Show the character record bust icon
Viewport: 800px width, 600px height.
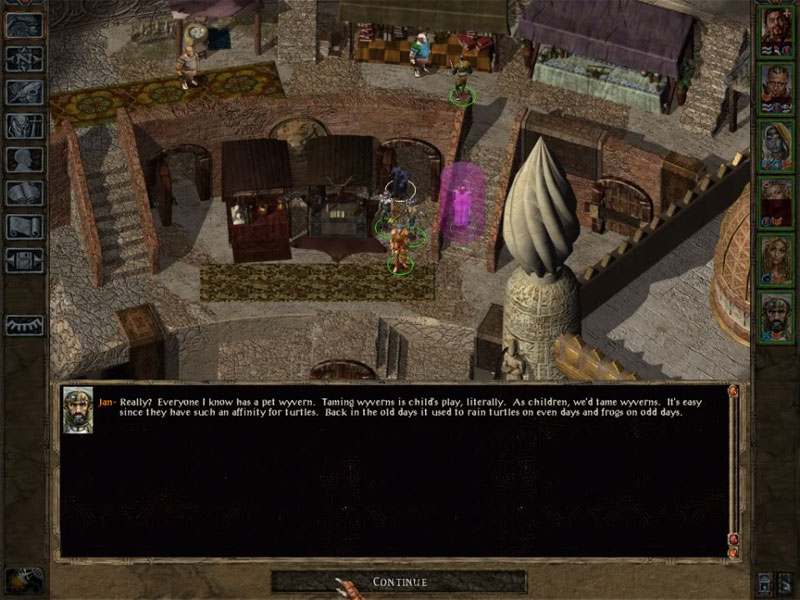(24, 159)
